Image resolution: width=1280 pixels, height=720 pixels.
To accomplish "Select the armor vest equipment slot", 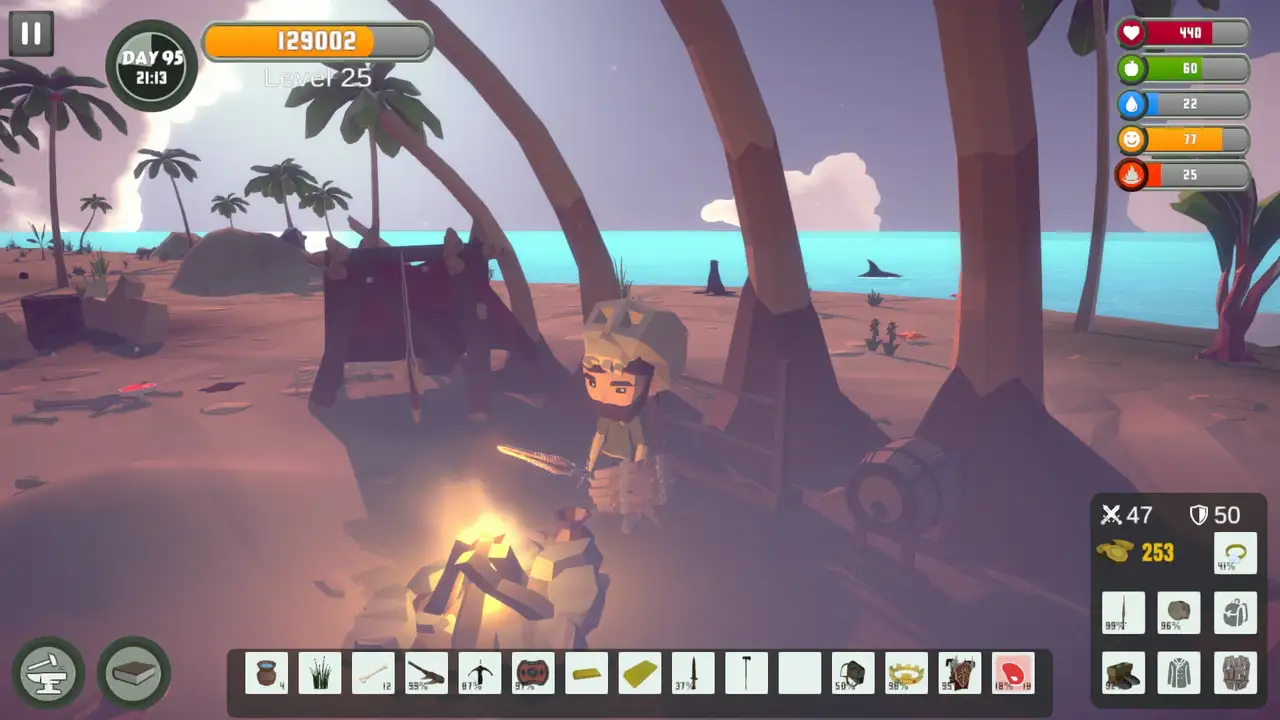I will pos(1235,673).
